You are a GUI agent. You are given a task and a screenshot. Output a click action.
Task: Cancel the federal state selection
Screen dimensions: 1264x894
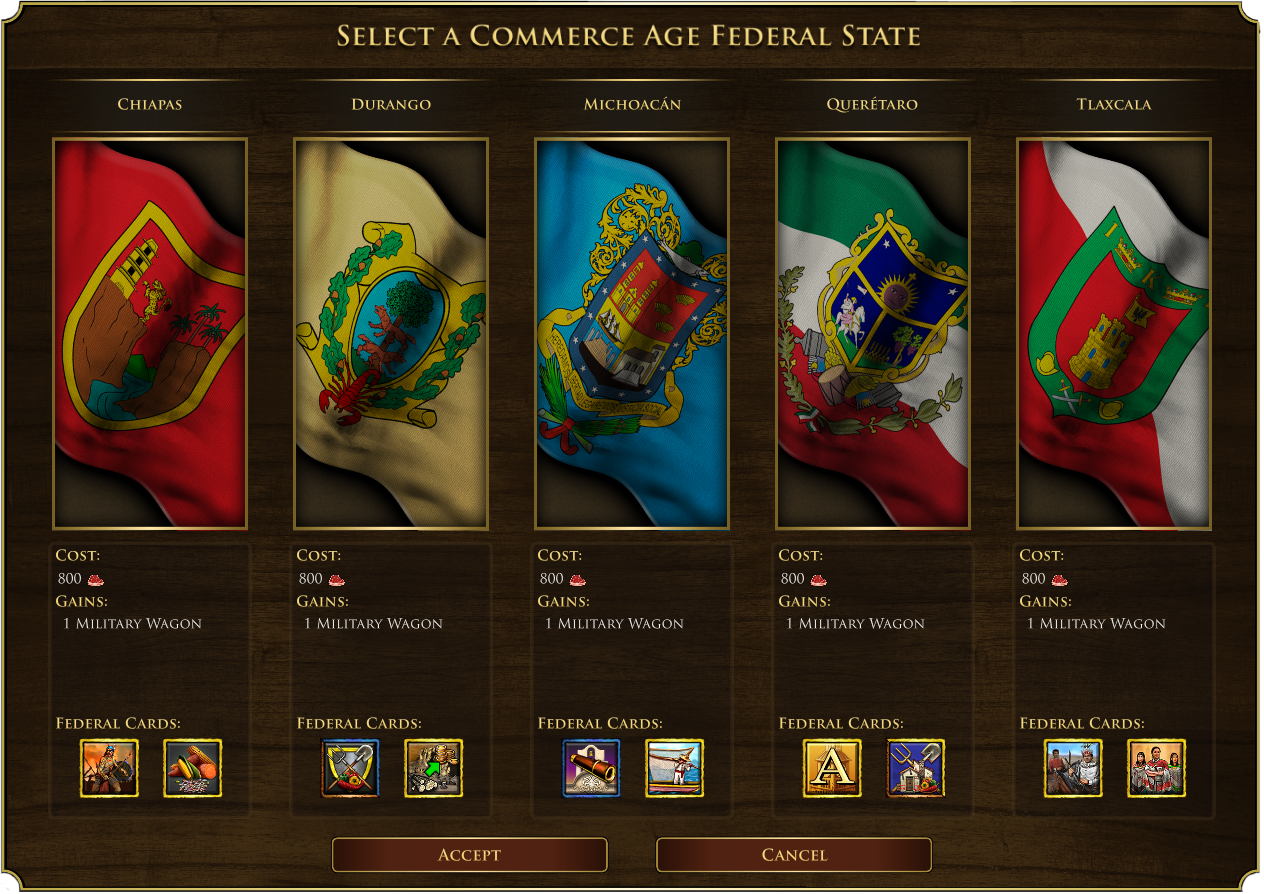[794, 855]
